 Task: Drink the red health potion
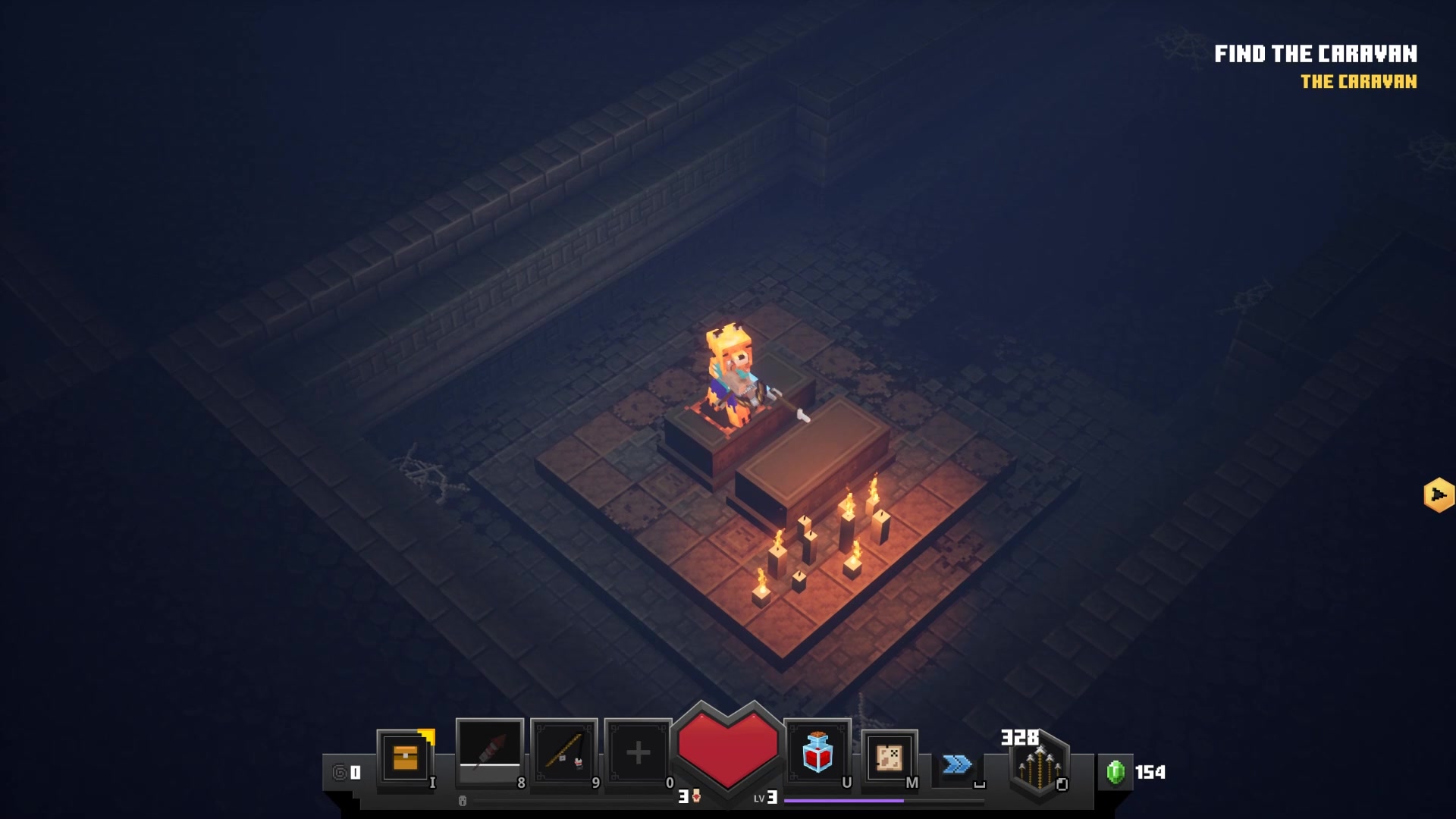pos(817,752)
